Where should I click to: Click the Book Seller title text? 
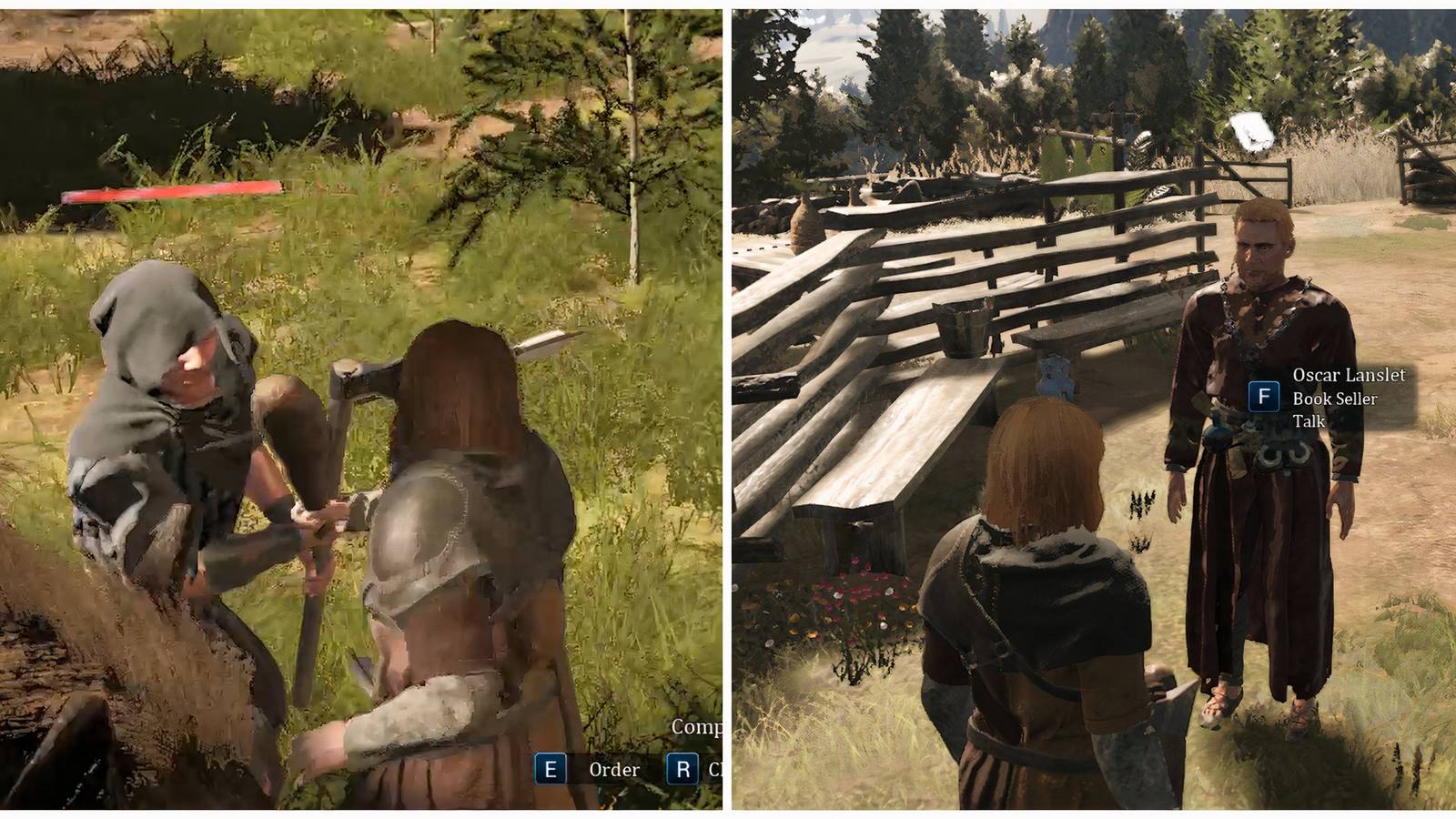click(1334, 398)
